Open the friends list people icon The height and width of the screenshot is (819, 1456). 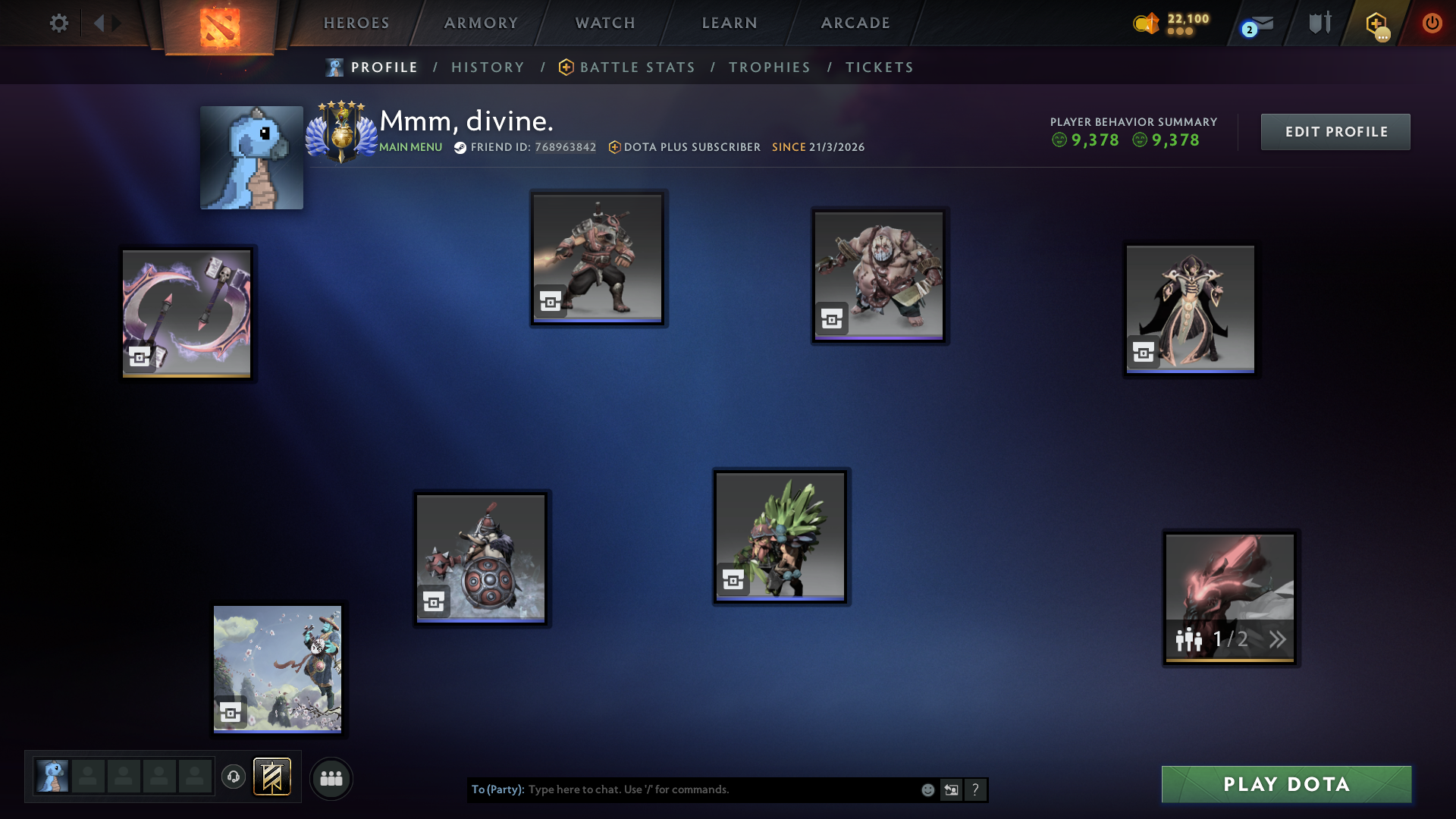coord(331,778)
